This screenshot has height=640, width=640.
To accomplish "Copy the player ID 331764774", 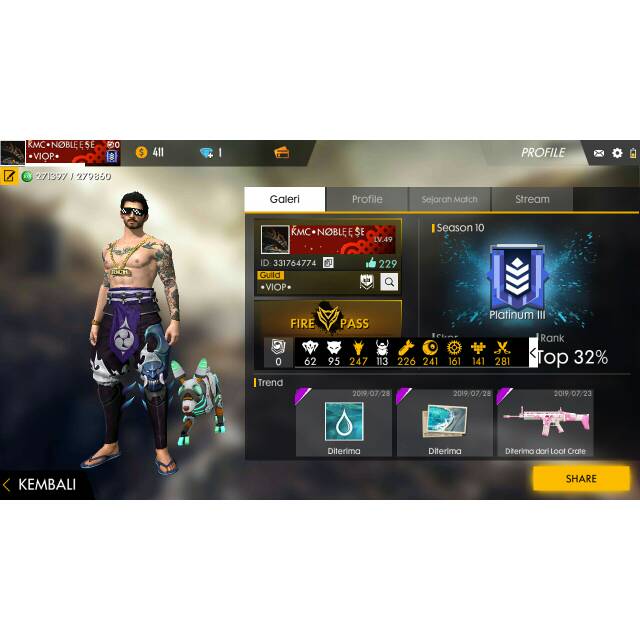I will point(328,263).
